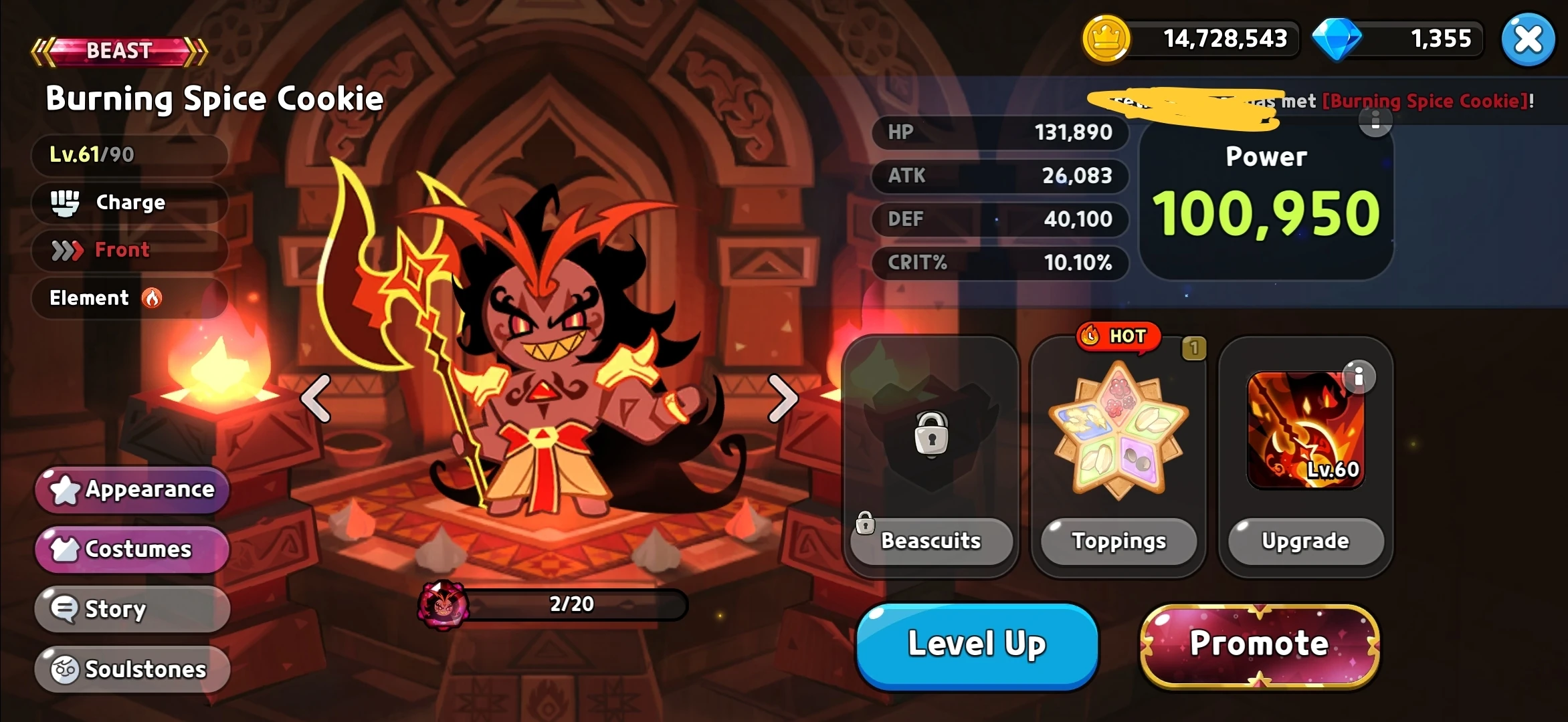
Task: Open the fire Element info icon
Action: pyautogui.click(x=153, y=299)
